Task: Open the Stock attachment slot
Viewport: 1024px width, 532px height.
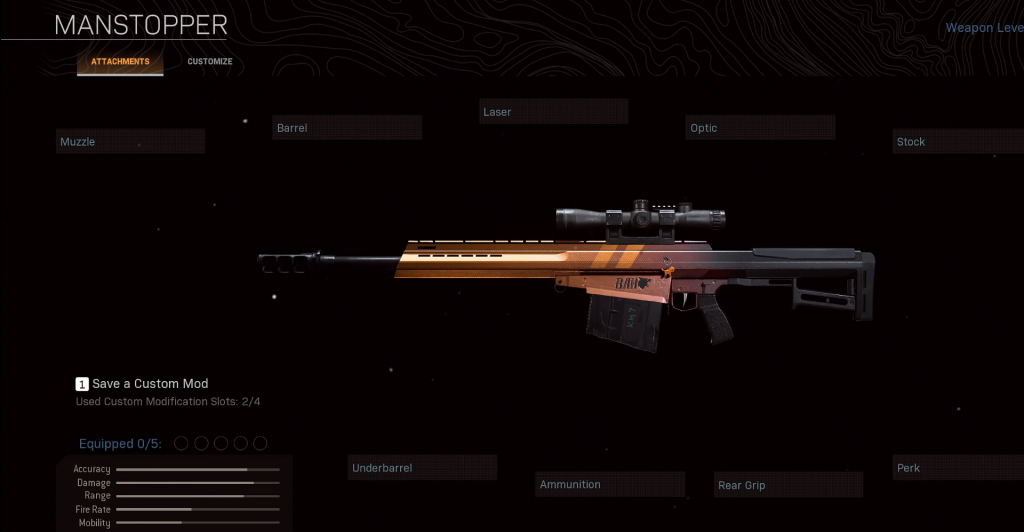Action: click(x=957, y=142)
